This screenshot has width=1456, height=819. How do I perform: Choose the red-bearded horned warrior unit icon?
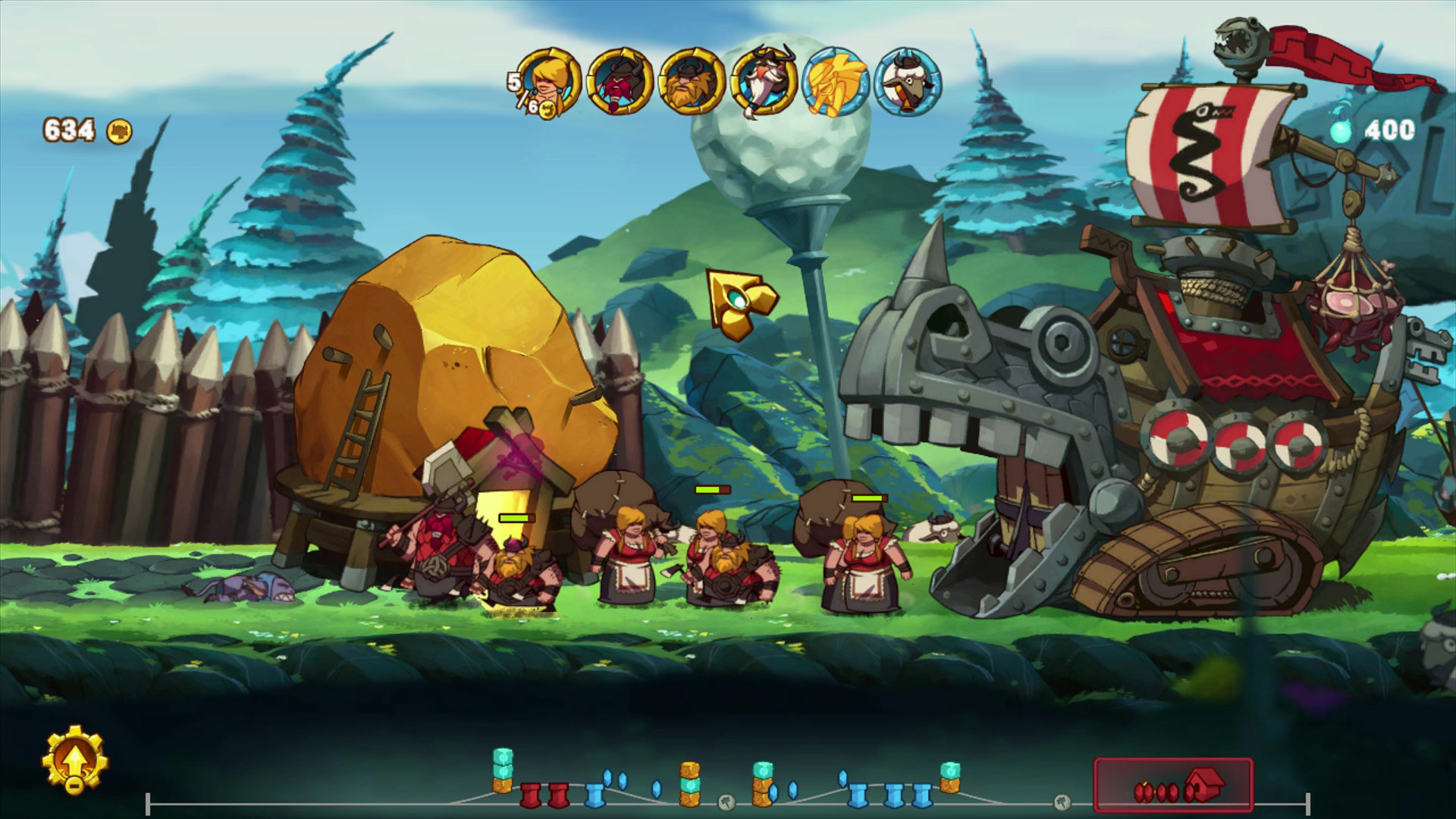620,82
